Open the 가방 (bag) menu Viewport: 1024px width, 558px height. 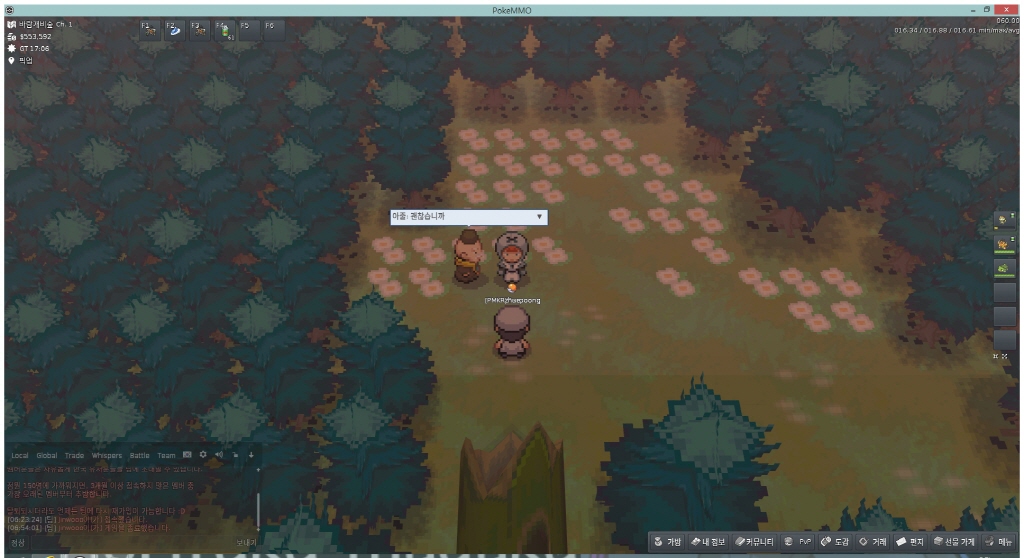pos(668,542)
